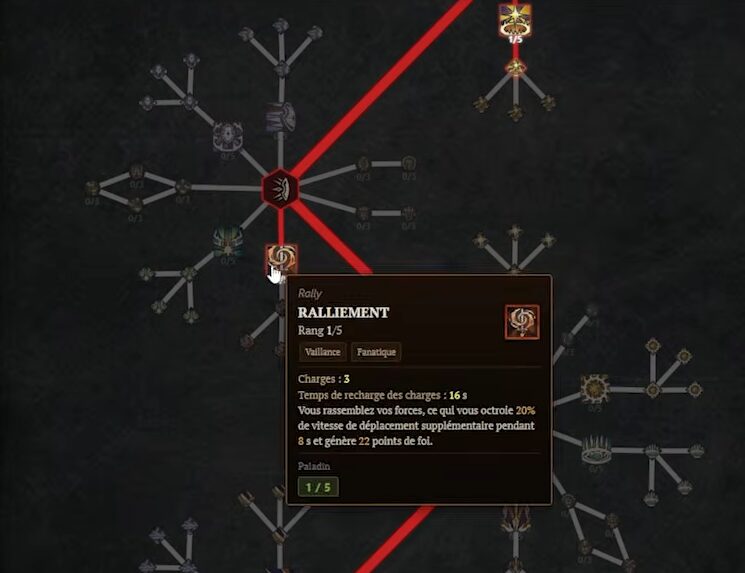Choose the spiked sun skill node
This screenshot has height=573, width=745.
tap(596, 386)
